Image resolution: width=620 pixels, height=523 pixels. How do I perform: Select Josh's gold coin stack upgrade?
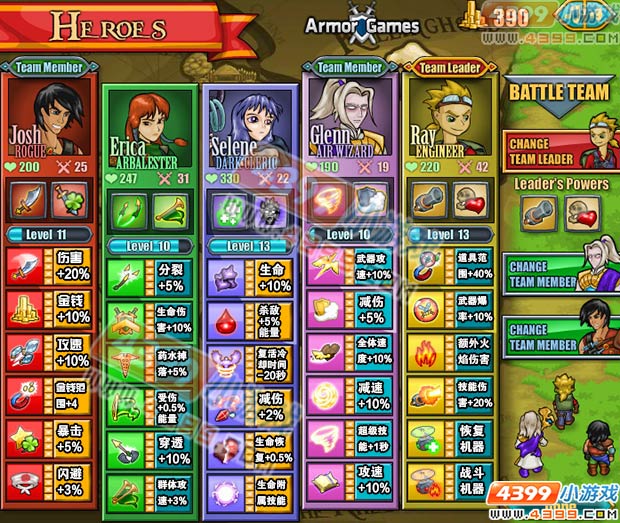(x=26, y=311)
